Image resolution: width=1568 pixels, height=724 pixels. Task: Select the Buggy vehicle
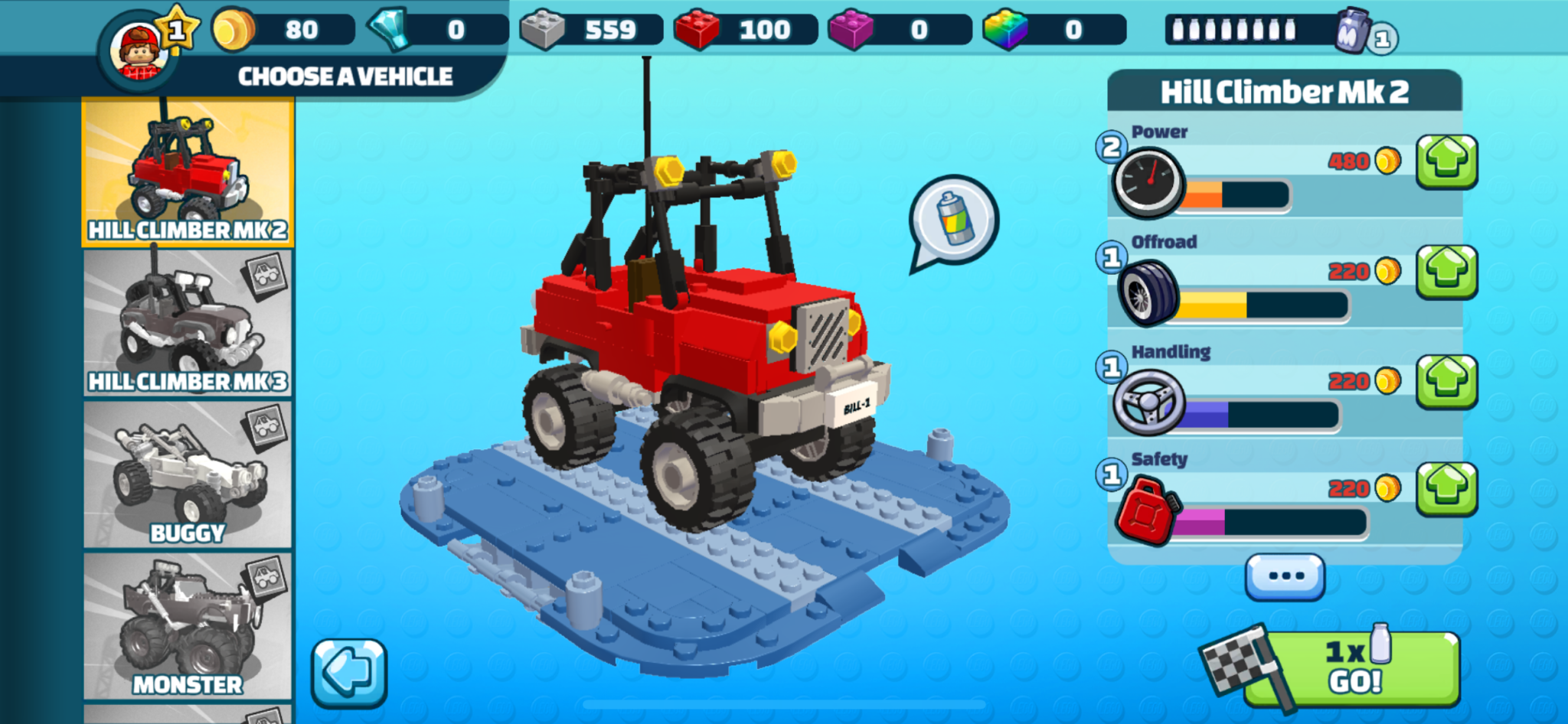(187, 475)
